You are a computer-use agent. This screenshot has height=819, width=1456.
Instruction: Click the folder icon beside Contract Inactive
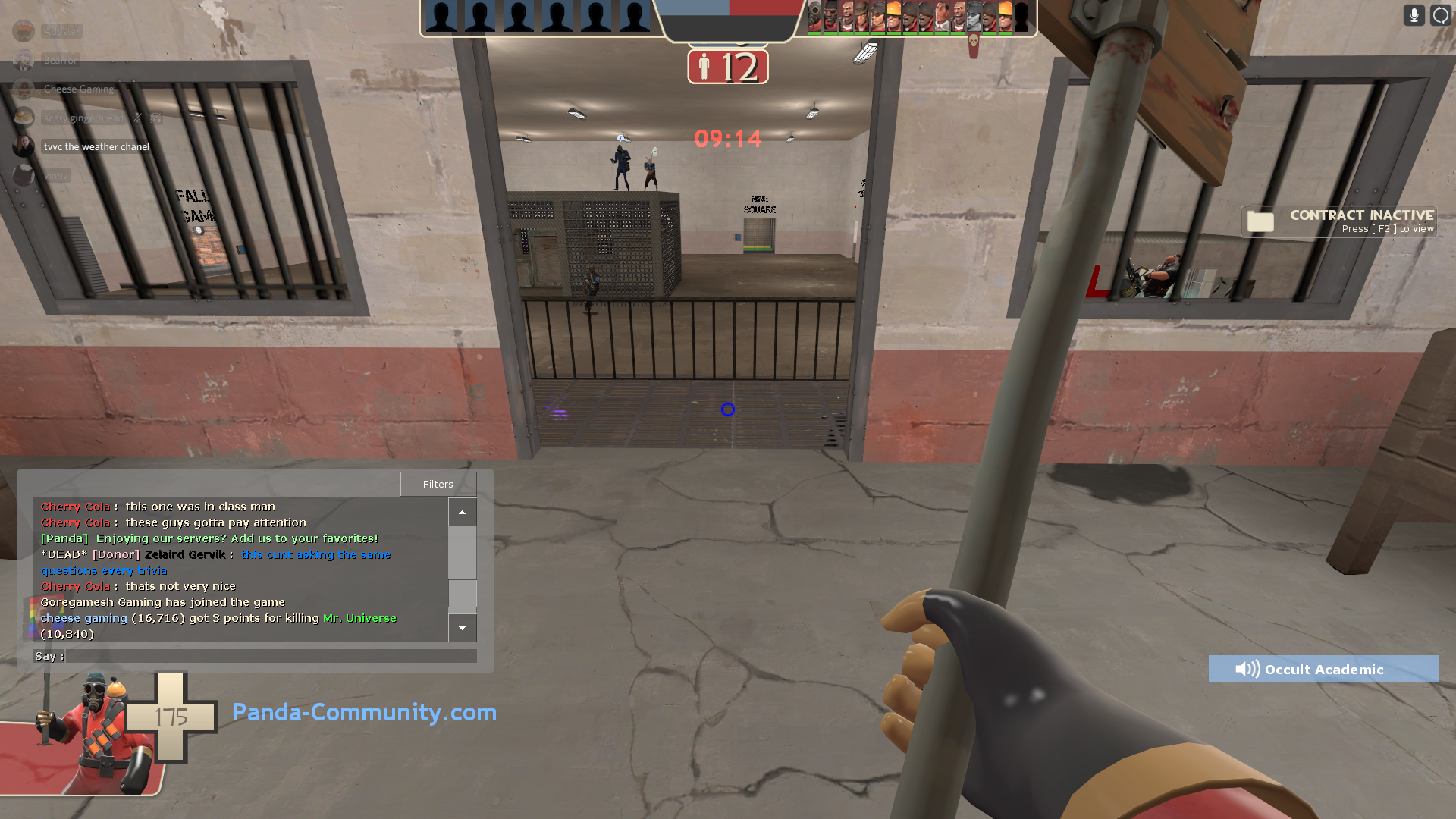tap(1260, 221)
